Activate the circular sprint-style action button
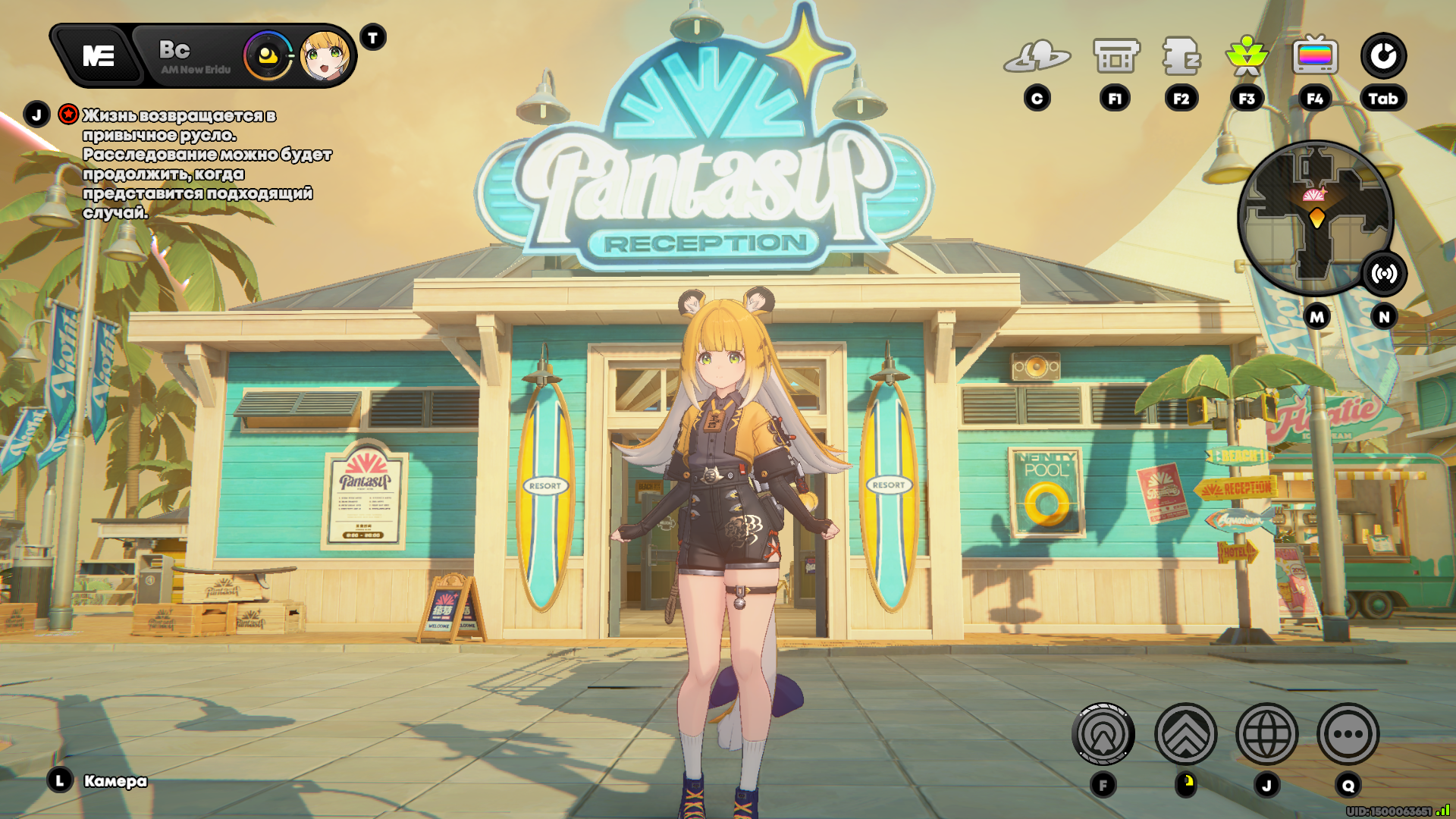The image size is (1456, 819). (x=1103, y=734)
